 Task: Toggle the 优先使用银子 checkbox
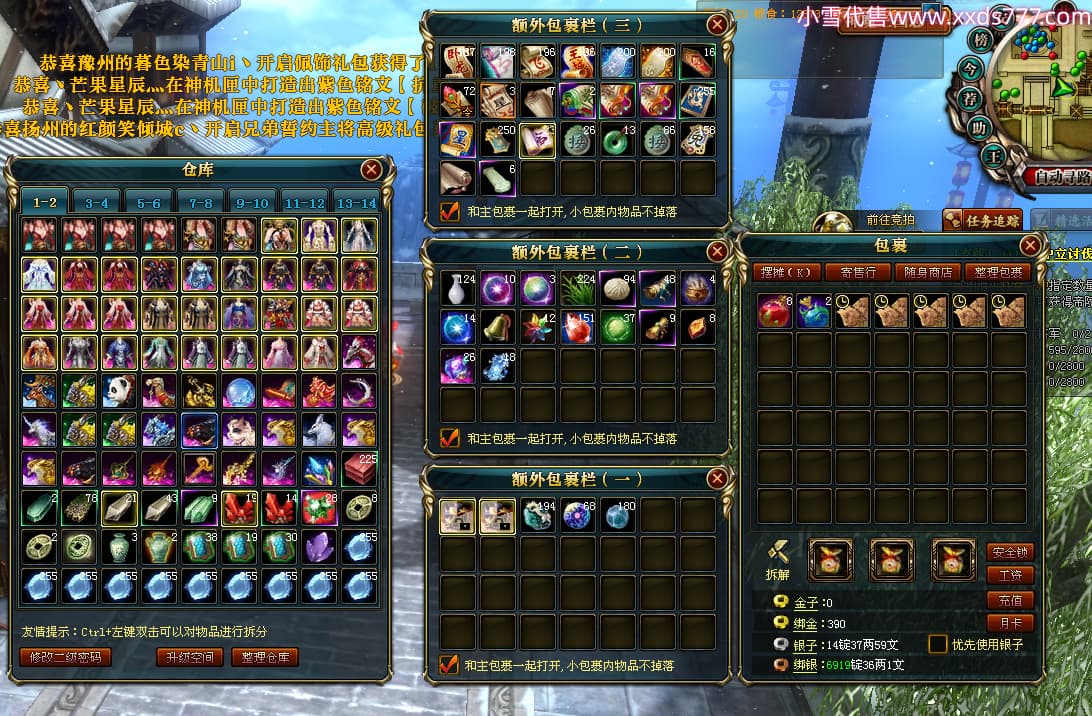(x=938, y=645)
